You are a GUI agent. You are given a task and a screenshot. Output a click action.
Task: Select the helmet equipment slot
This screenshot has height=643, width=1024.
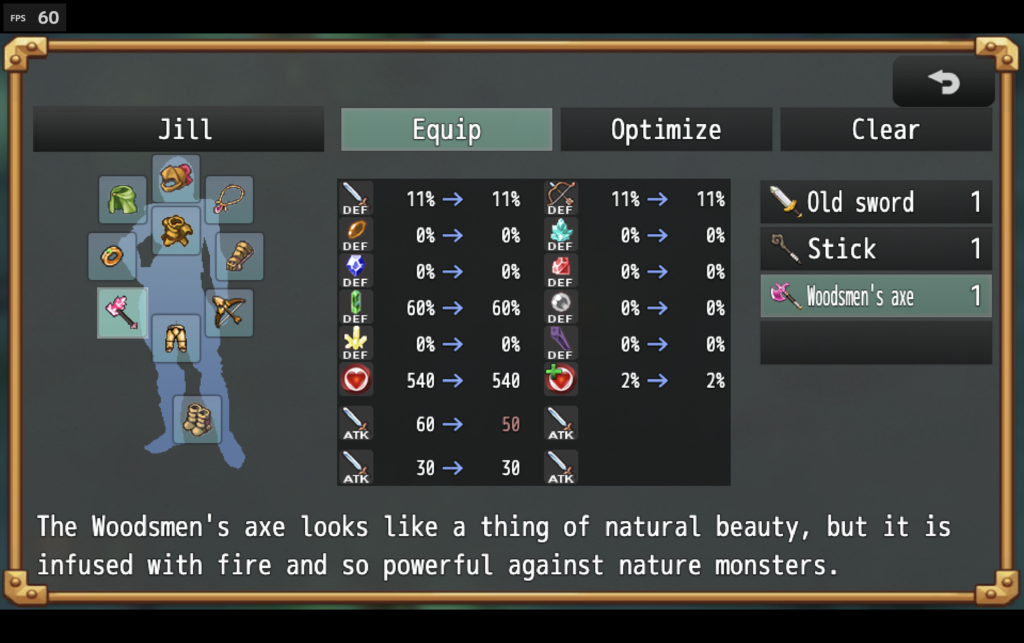[176, 178]
